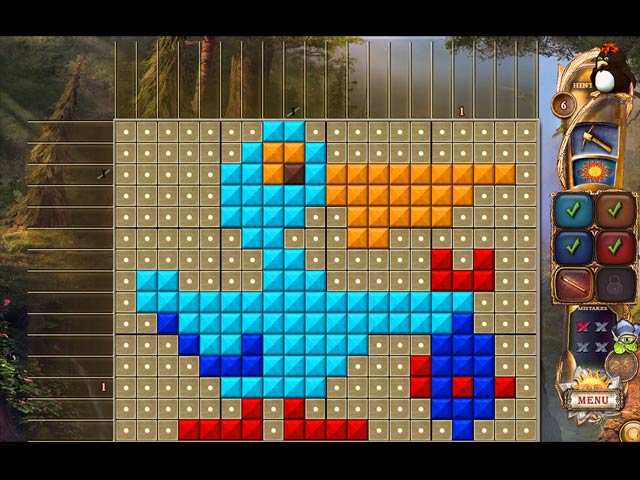Image resolution: width=640 pixels, height=480 pixels.
Task: Open the game MENU button
Action: tap(592, 400)
